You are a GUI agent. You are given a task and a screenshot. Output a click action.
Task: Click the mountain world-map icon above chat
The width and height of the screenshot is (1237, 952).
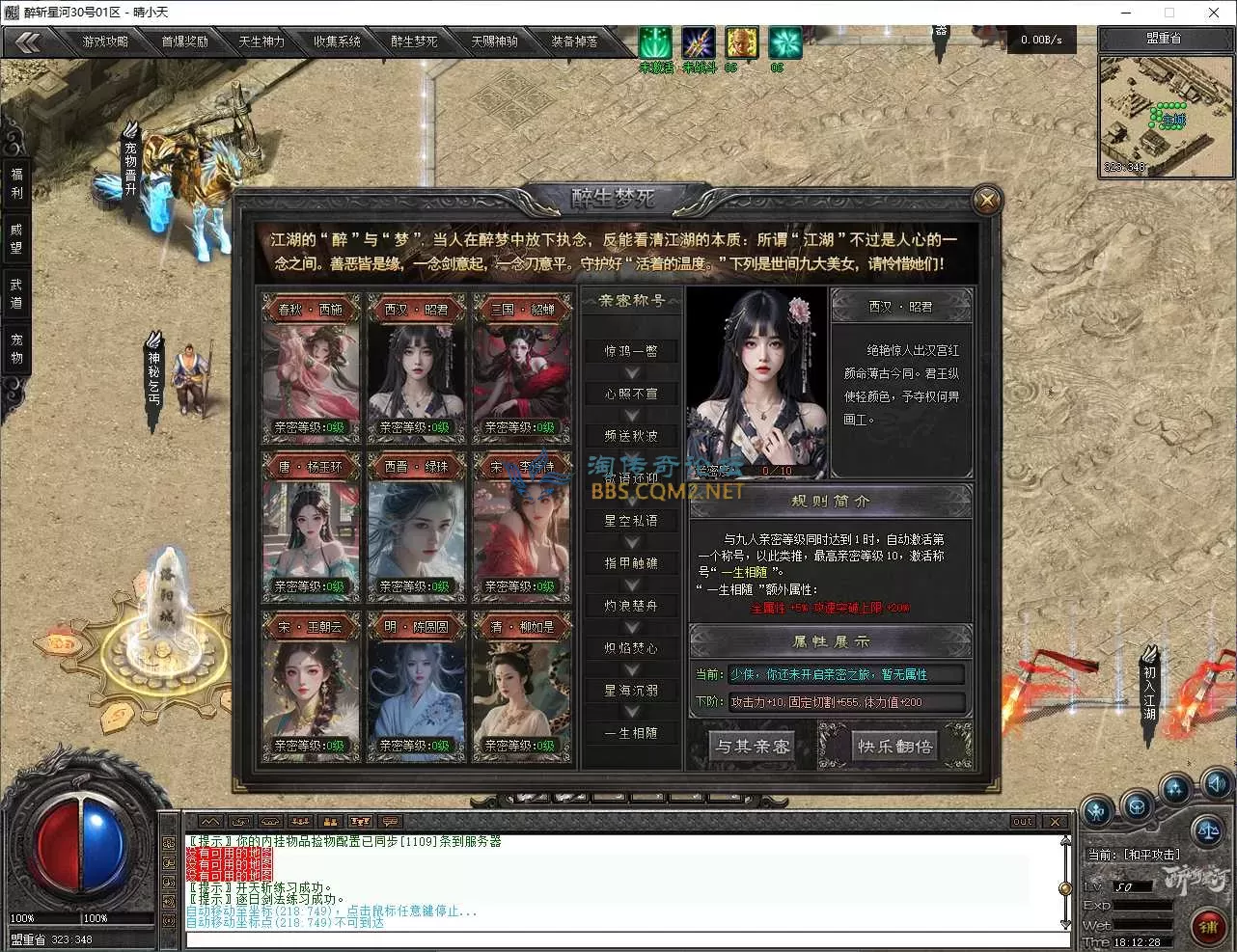tap(208, 821)
